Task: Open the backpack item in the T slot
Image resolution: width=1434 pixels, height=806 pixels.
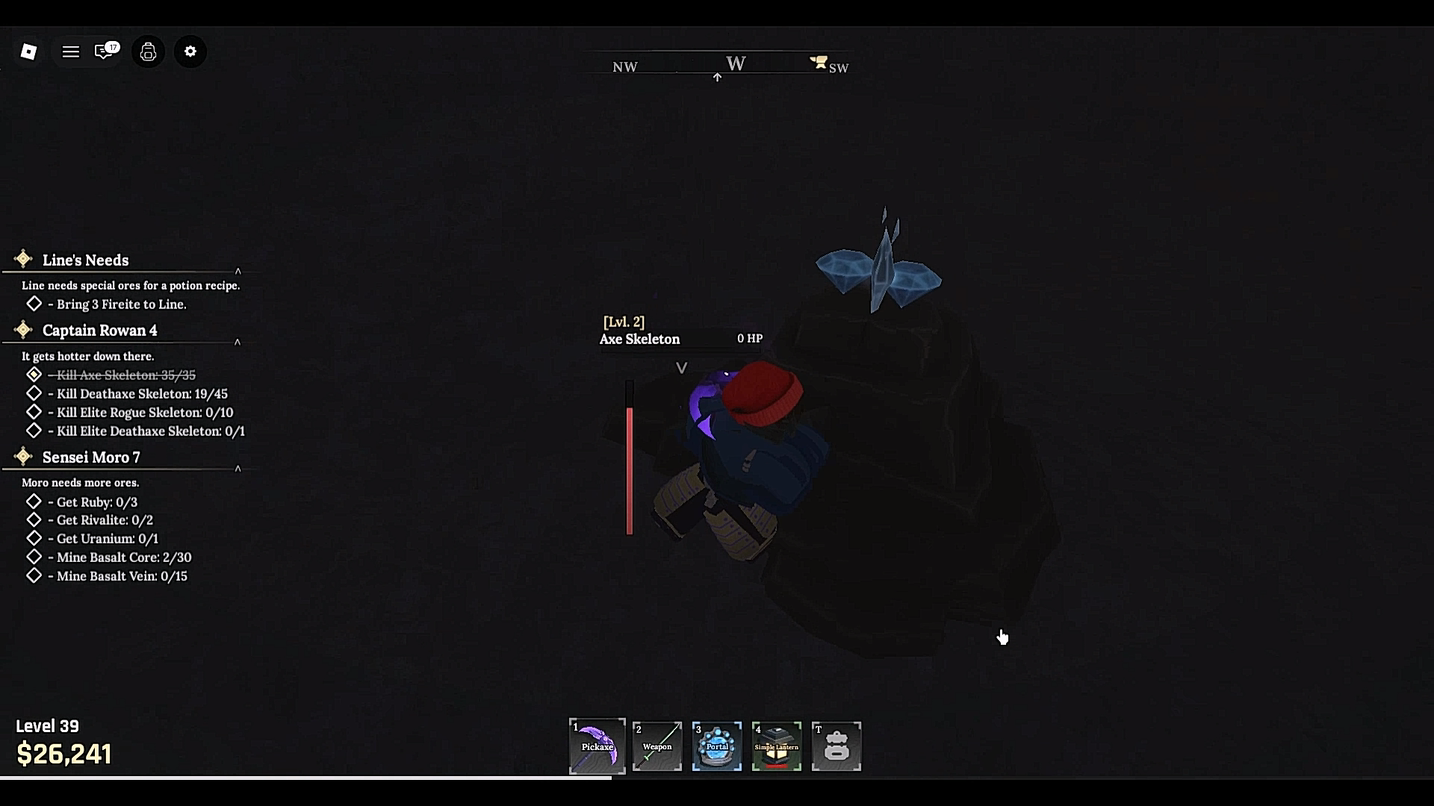Action: click(x=836, y=745)
